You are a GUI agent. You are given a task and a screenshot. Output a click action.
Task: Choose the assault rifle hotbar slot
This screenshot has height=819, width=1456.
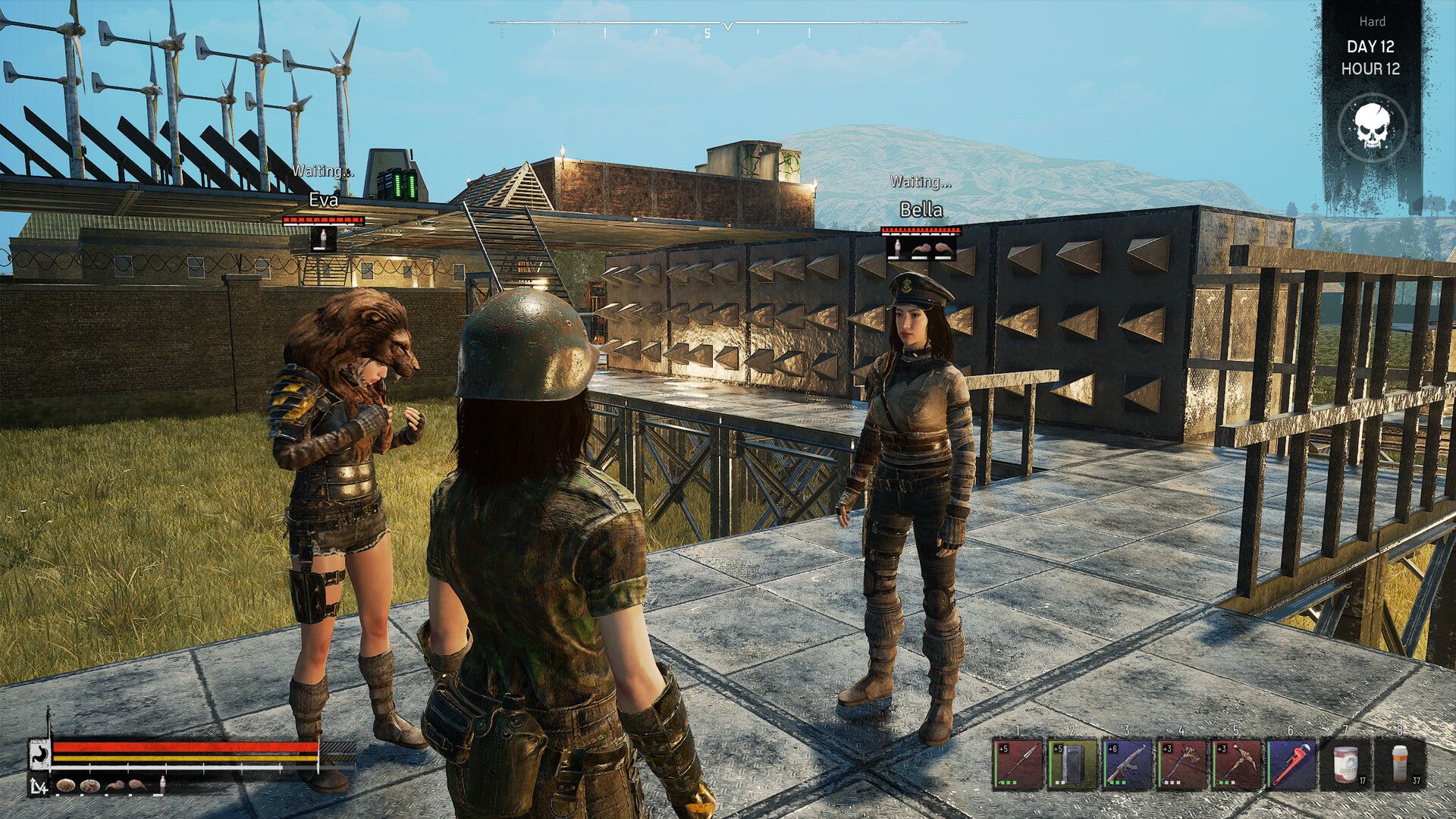pos(1126,764)
